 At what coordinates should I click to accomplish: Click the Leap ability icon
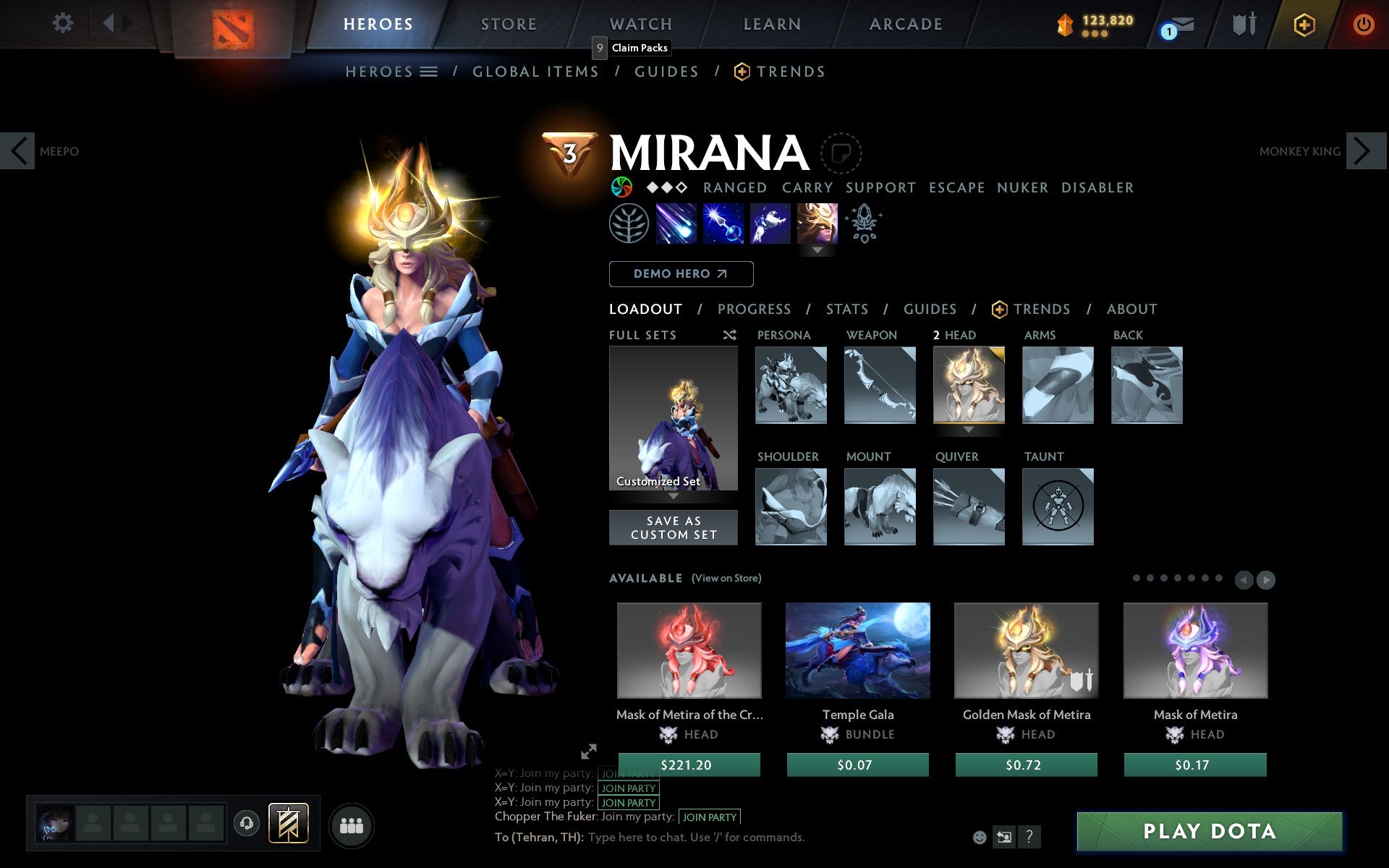point(770,224)
